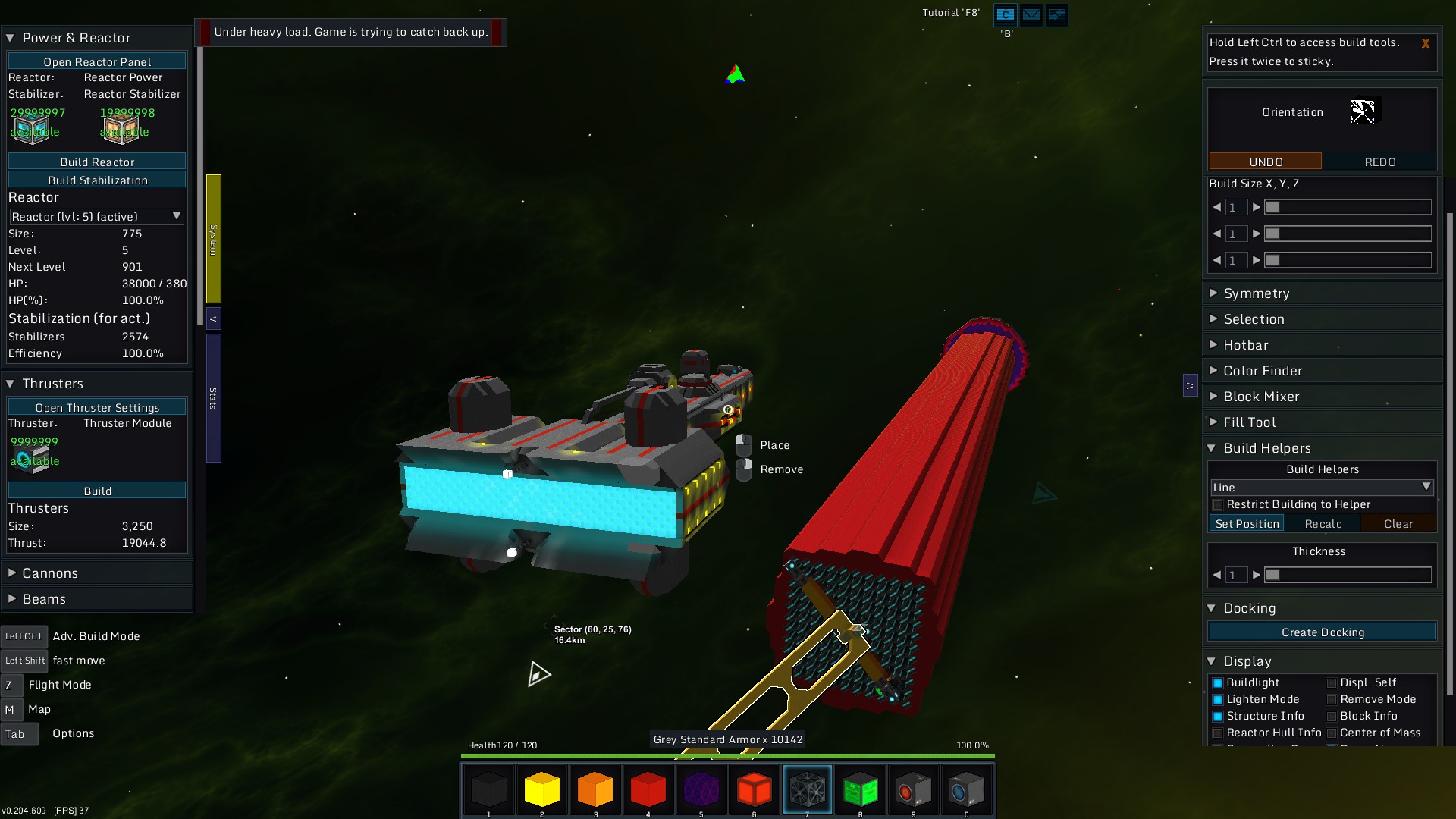Click the Build Stabilization button
The image size is (1456, 819).
coord(96,180)
